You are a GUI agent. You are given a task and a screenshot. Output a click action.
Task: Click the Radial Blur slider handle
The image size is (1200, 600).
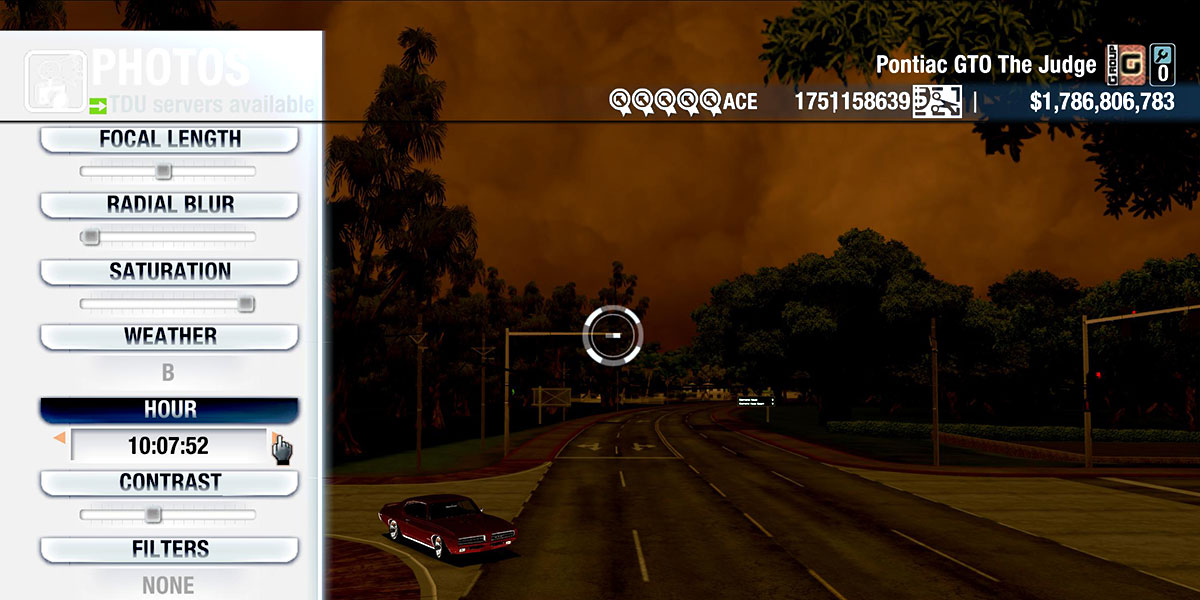click(91, 237)
